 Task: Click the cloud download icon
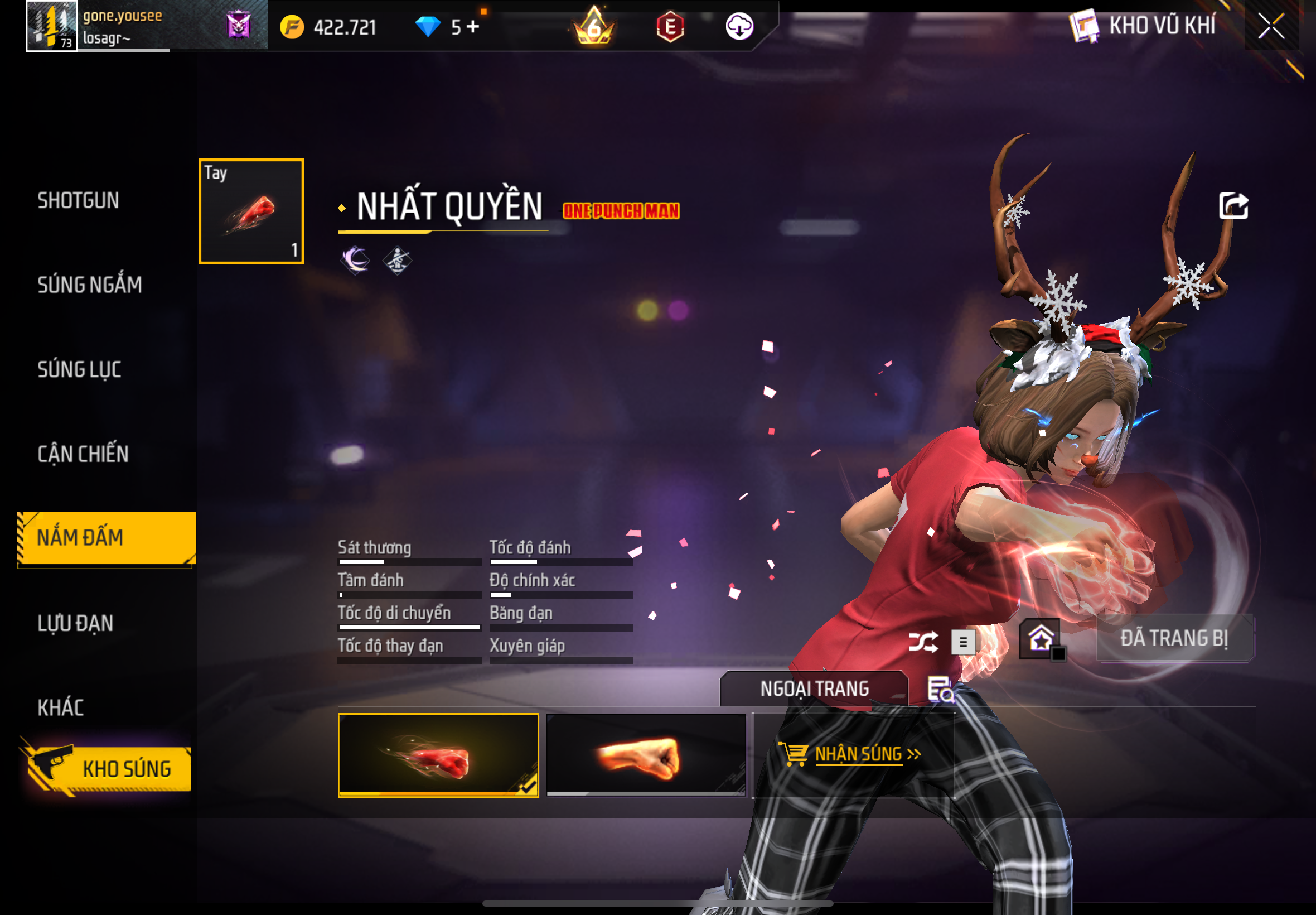coord(739,26)
